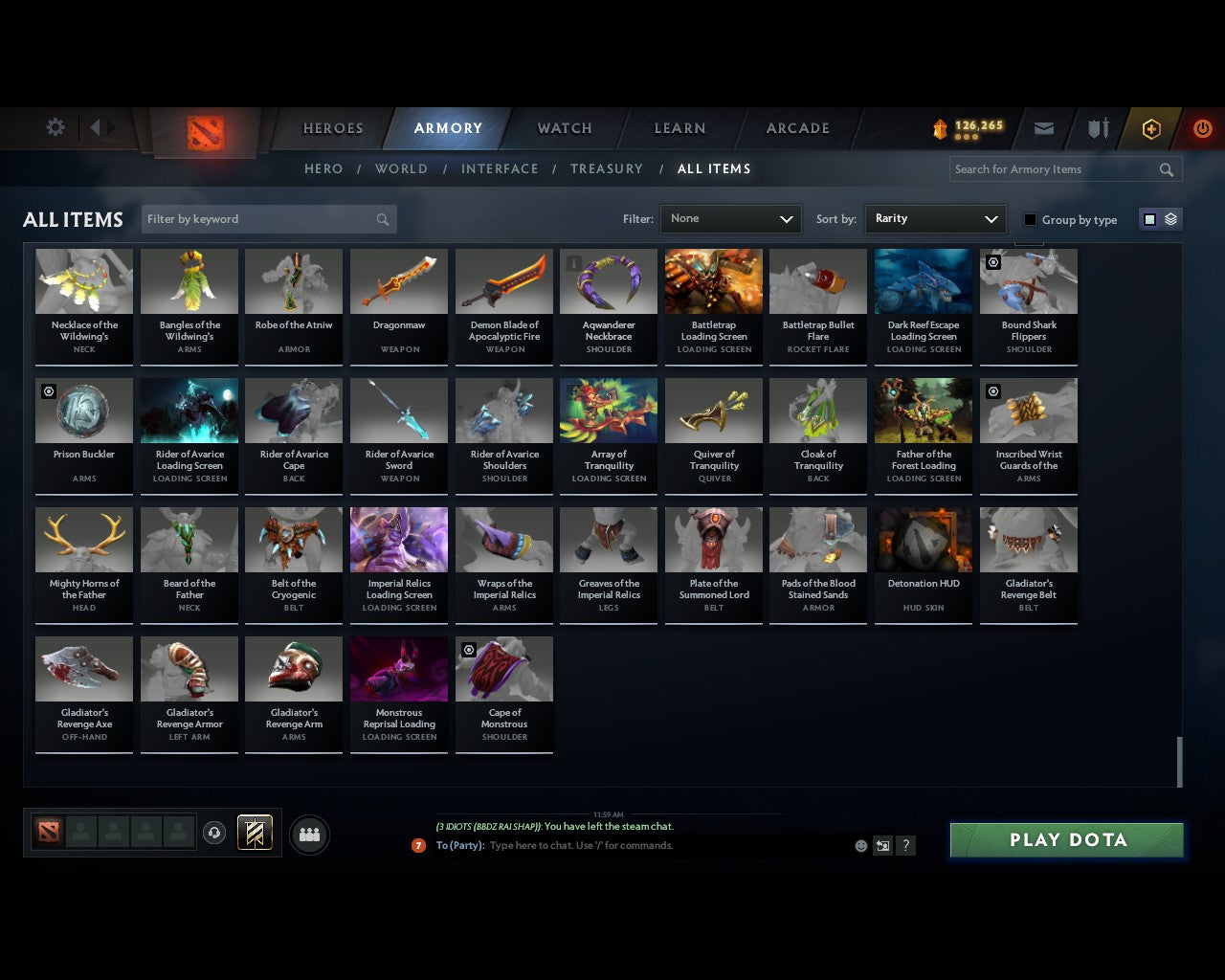
Task: Open the emoticon picker in the chat bar
Action: point(859,845)
